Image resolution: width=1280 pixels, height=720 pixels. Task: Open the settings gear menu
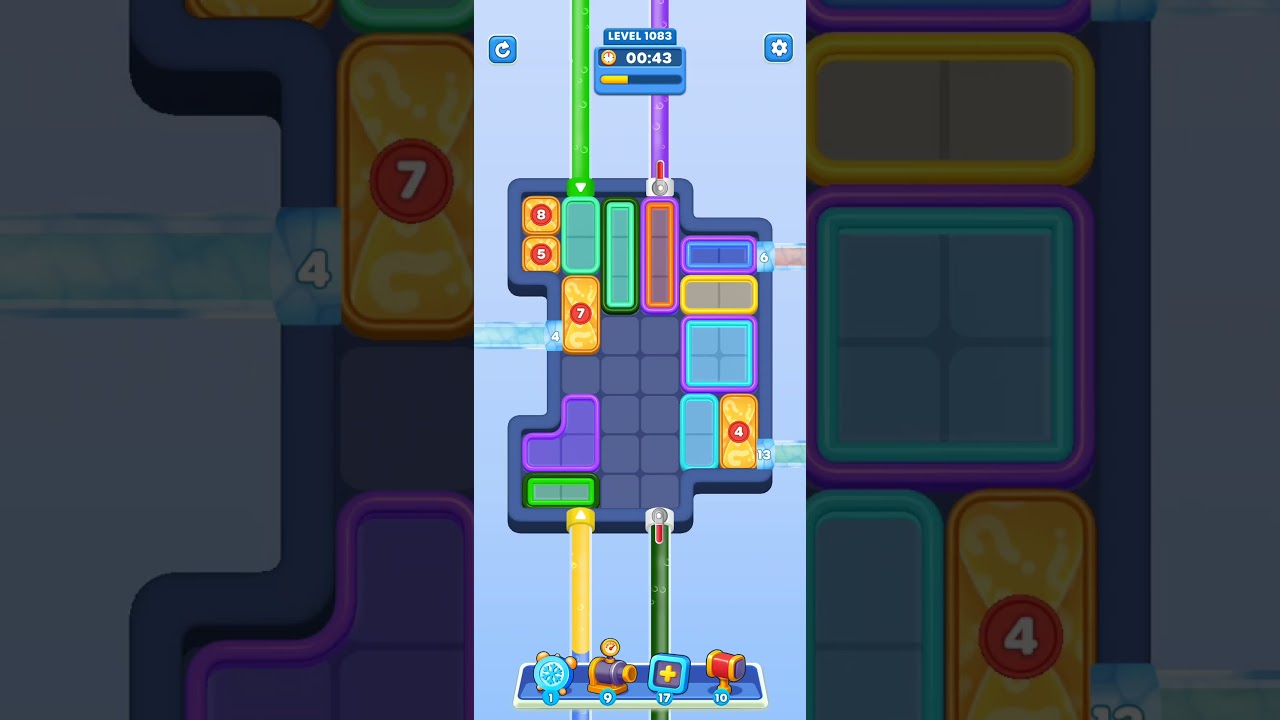tap(779, 47)
